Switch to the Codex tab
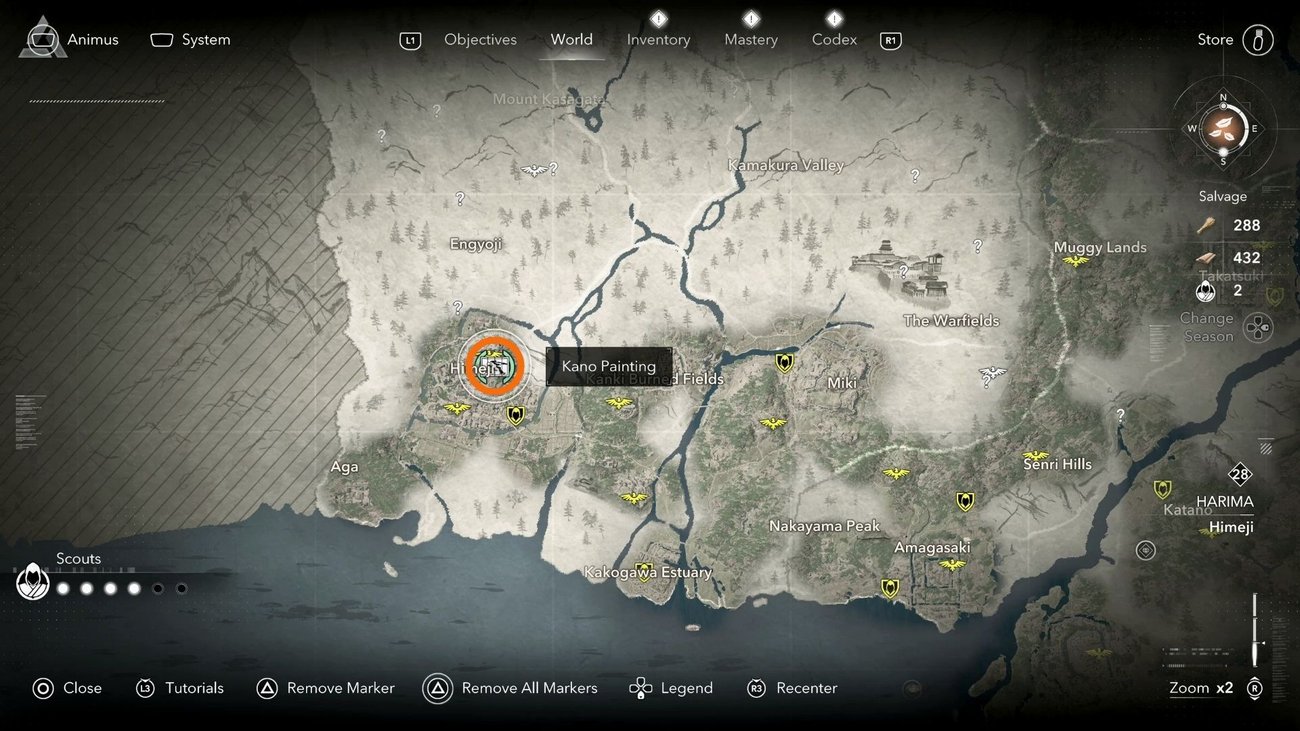1300x731 pixels. click(833, 39)
